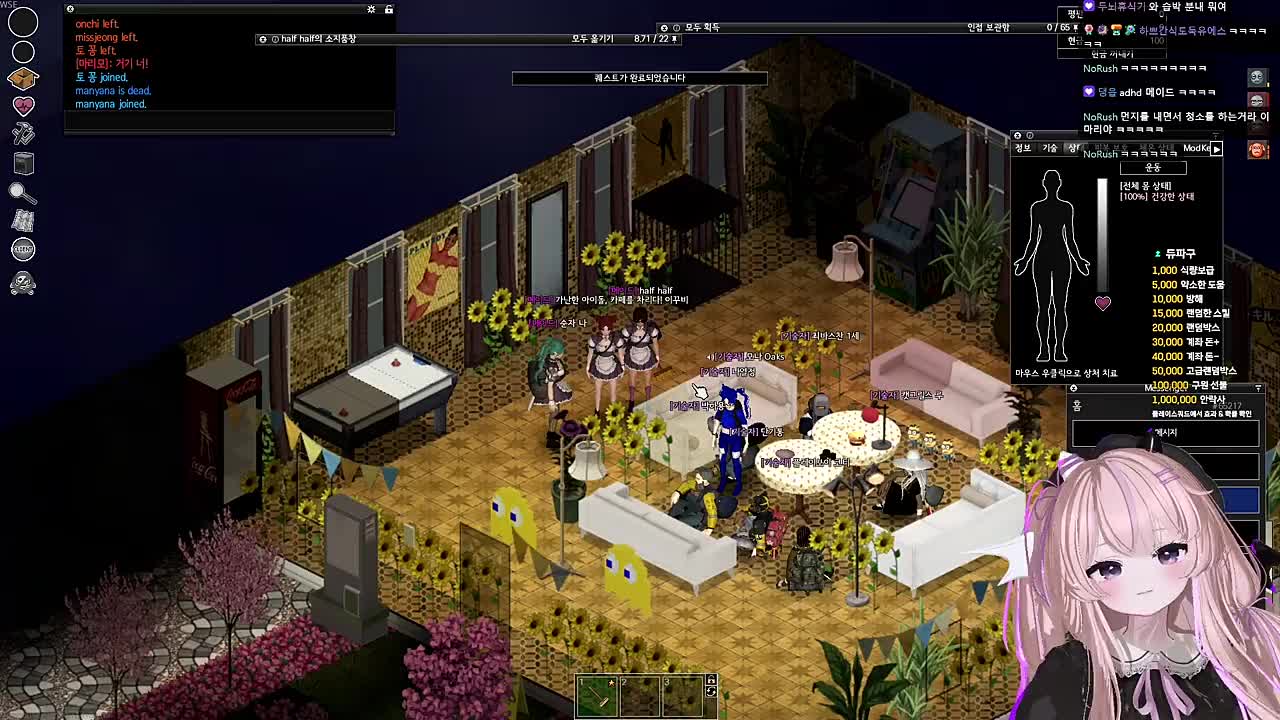Viewport: 1280px width, 720px height.
Task: Click 모두 획득 loot-all button
Action: pyautogui.click(x=702, y=28)
